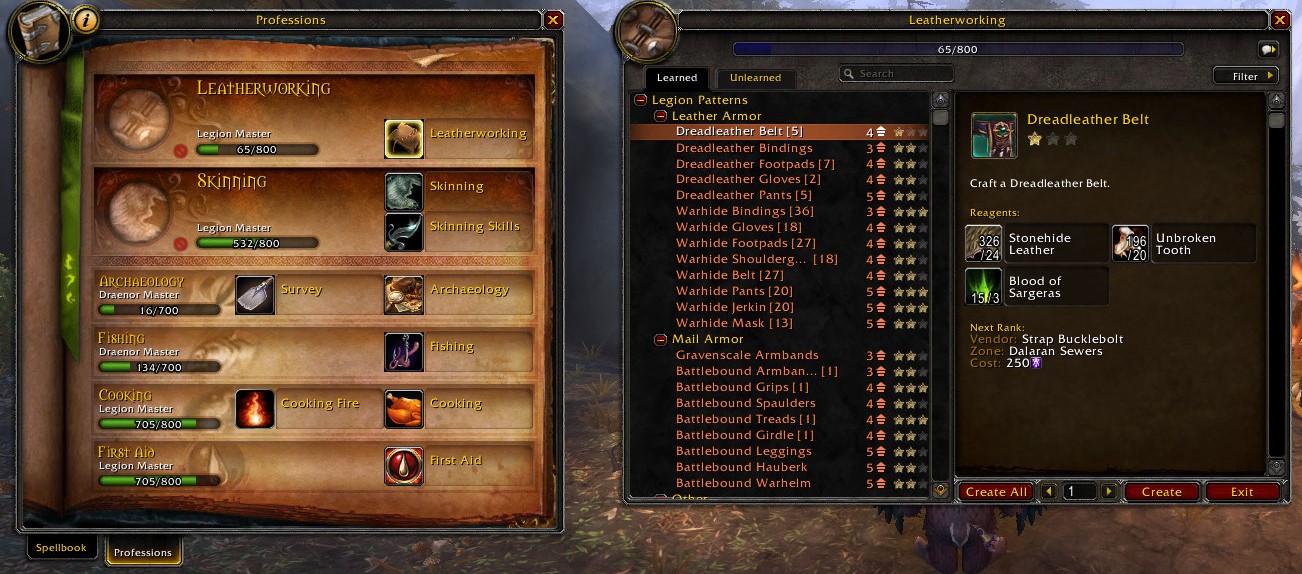This screenshot has width=1302, height=574.
Task: Collapse the Leather Armor category
Action: point(661,116)
